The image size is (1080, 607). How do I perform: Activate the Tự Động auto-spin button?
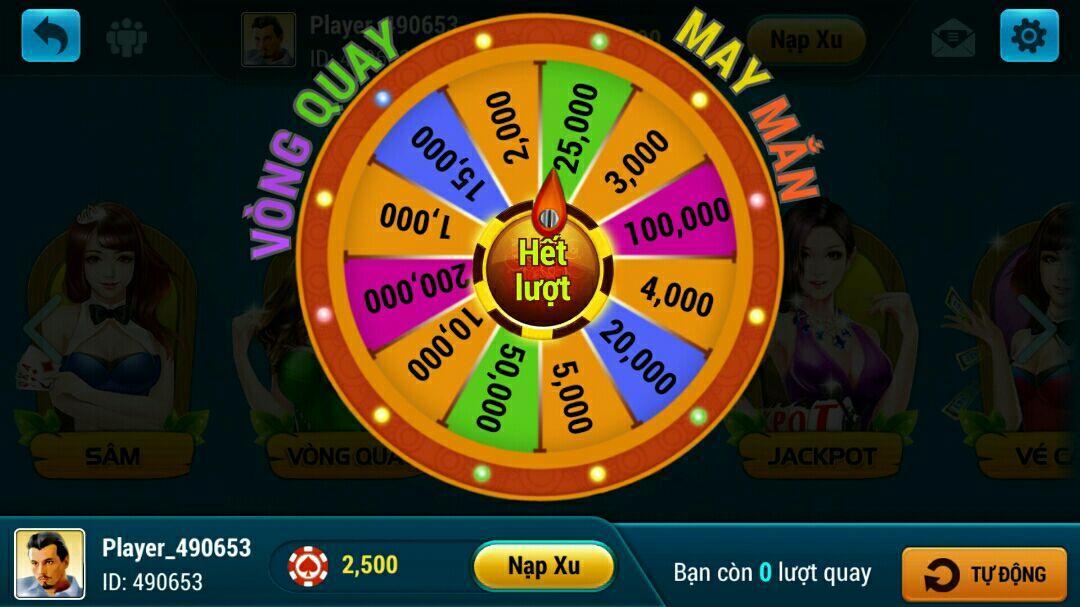click(984, 575)
